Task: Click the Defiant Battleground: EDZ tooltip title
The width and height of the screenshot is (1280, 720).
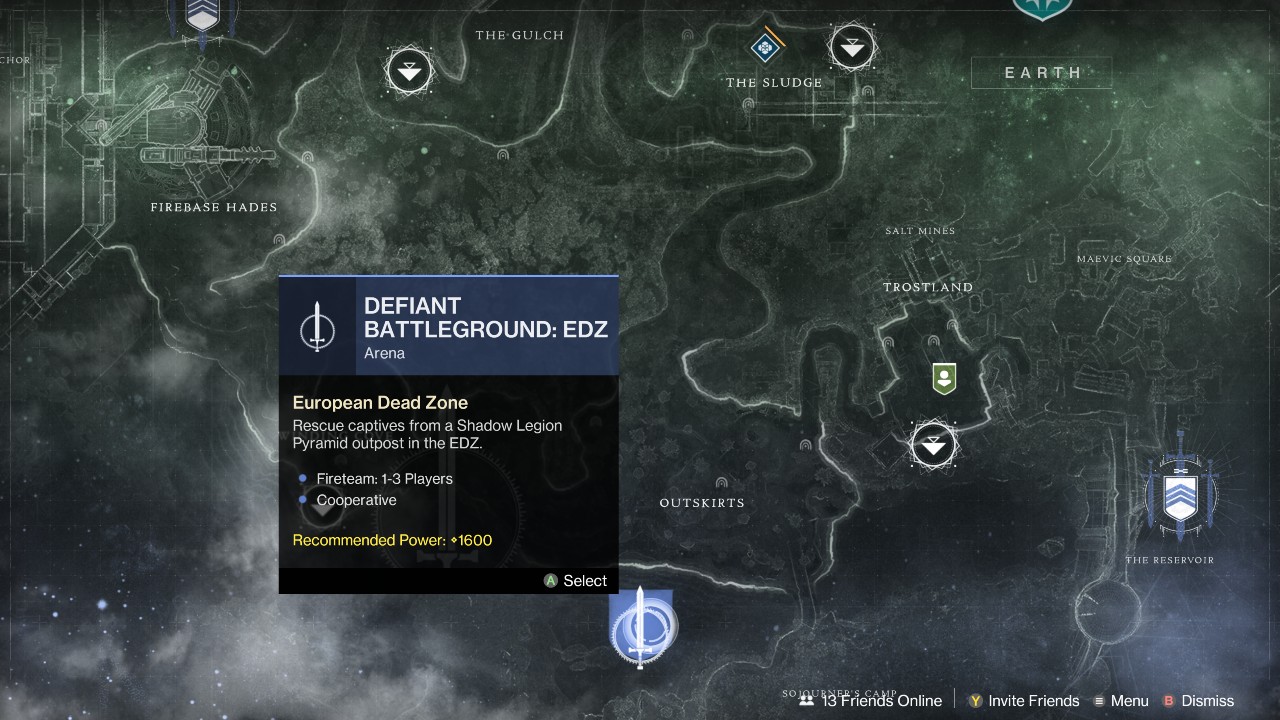Action: (486, 316)
